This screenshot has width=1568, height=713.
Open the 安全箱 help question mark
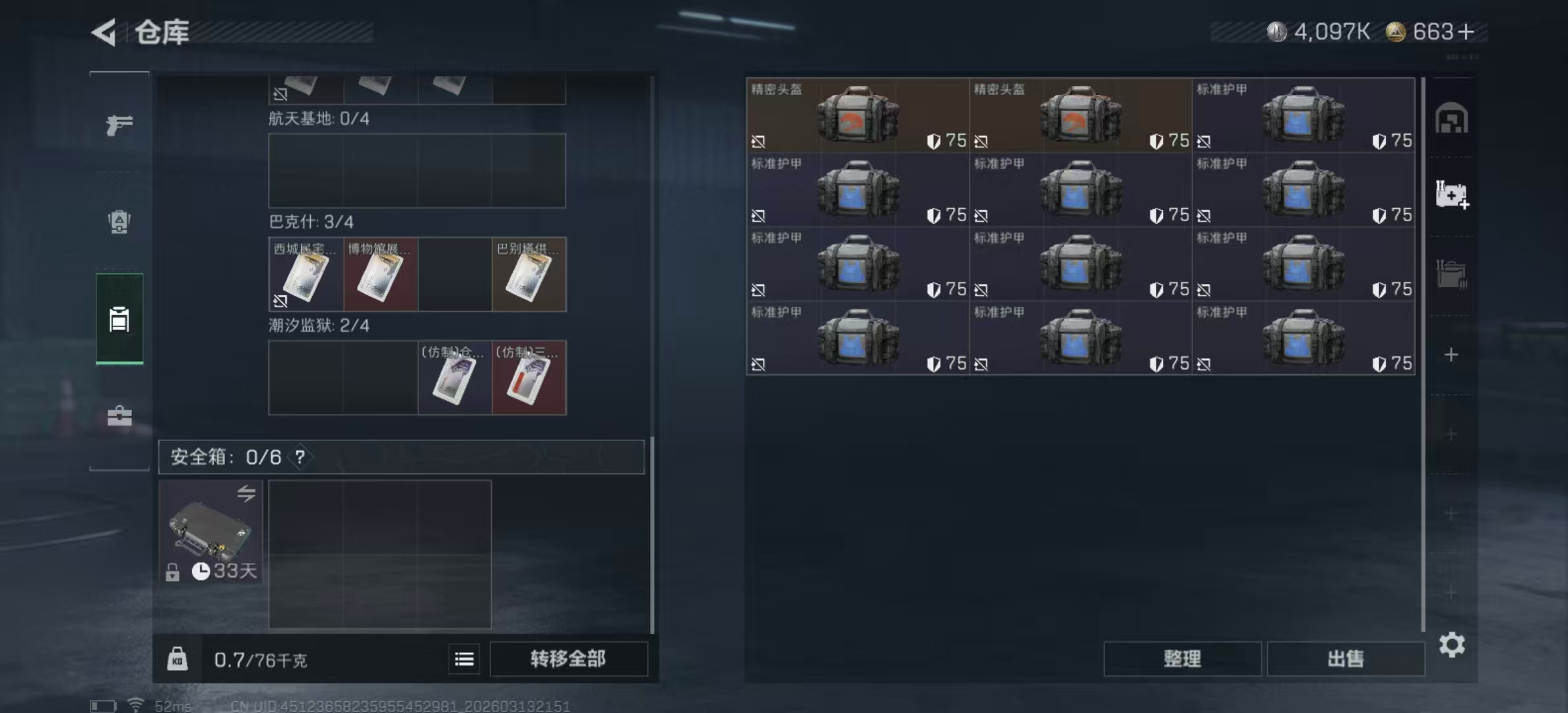300,456
